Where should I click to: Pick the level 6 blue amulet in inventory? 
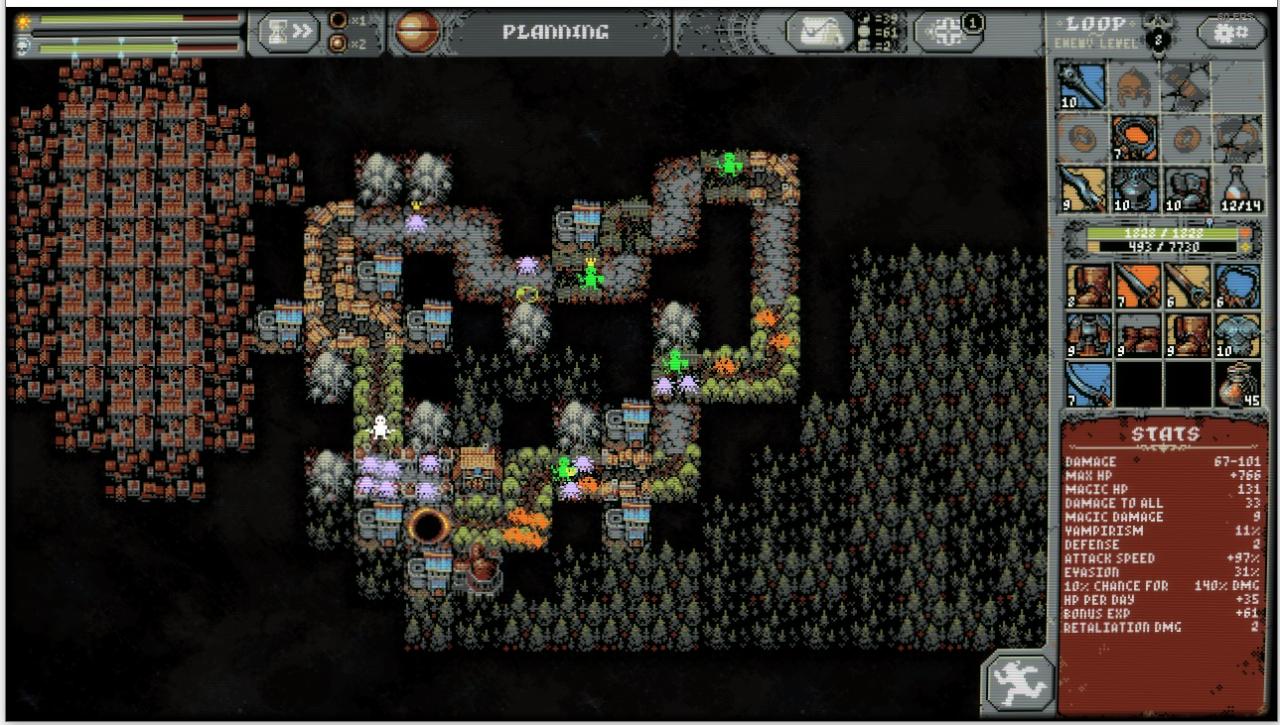[x=1238, y=286]
